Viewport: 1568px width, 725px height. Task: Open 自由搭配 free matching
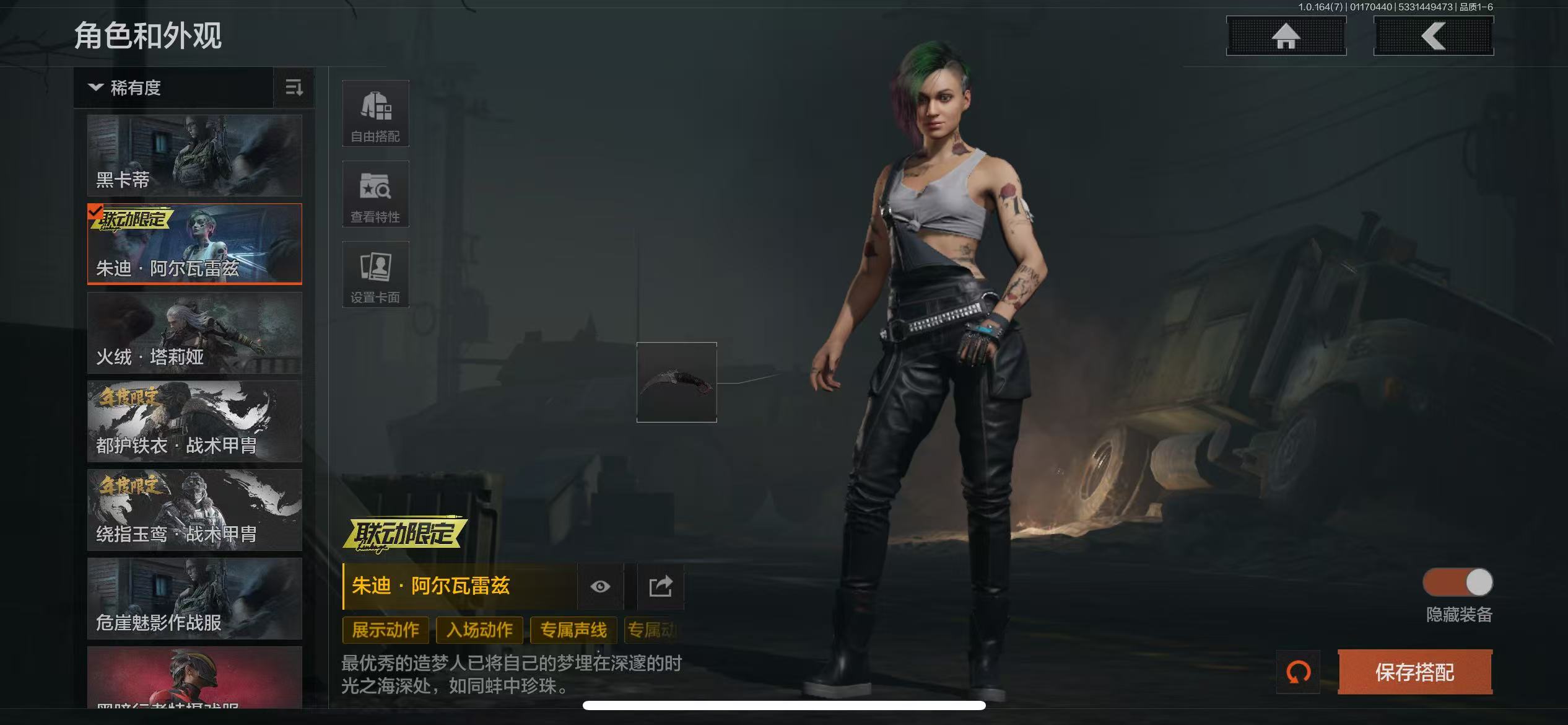click(375, 114)
